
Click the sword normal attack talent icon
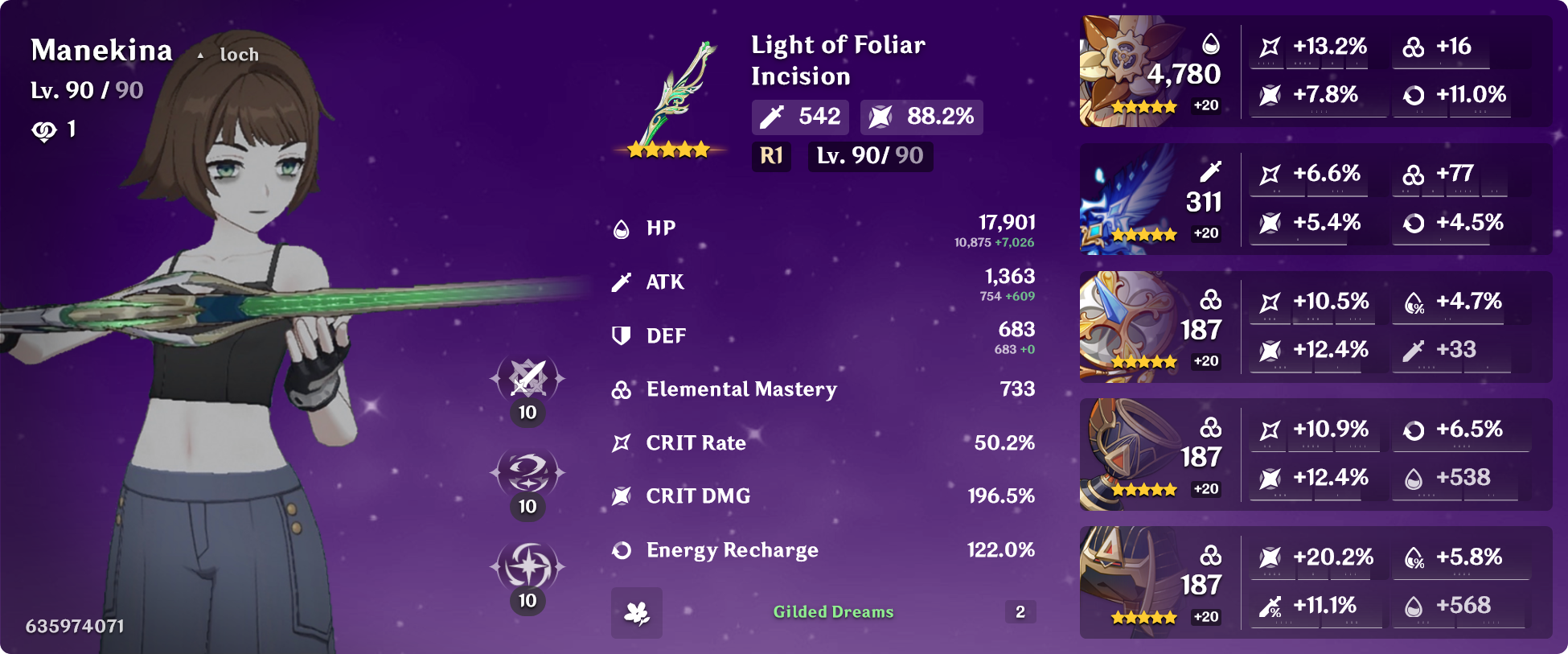pyautogui.click(x=527, y=378)
